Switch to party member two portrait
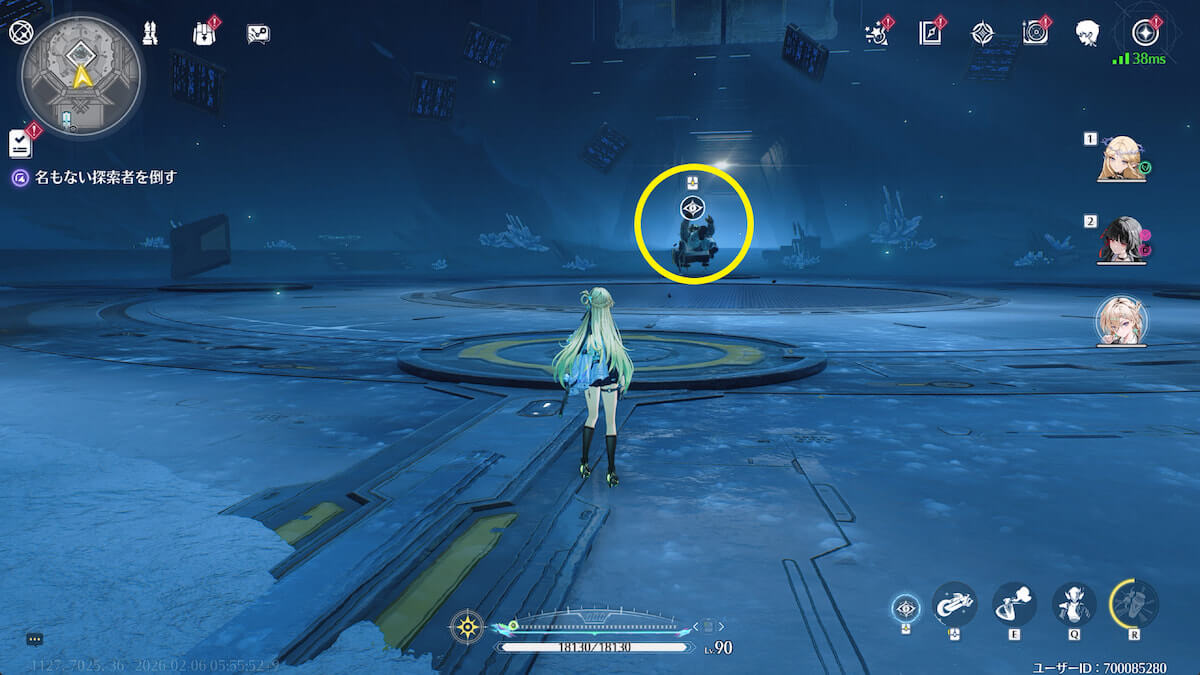Image resolution: width=1200 pixels, height=675 pixels. 1121,239
